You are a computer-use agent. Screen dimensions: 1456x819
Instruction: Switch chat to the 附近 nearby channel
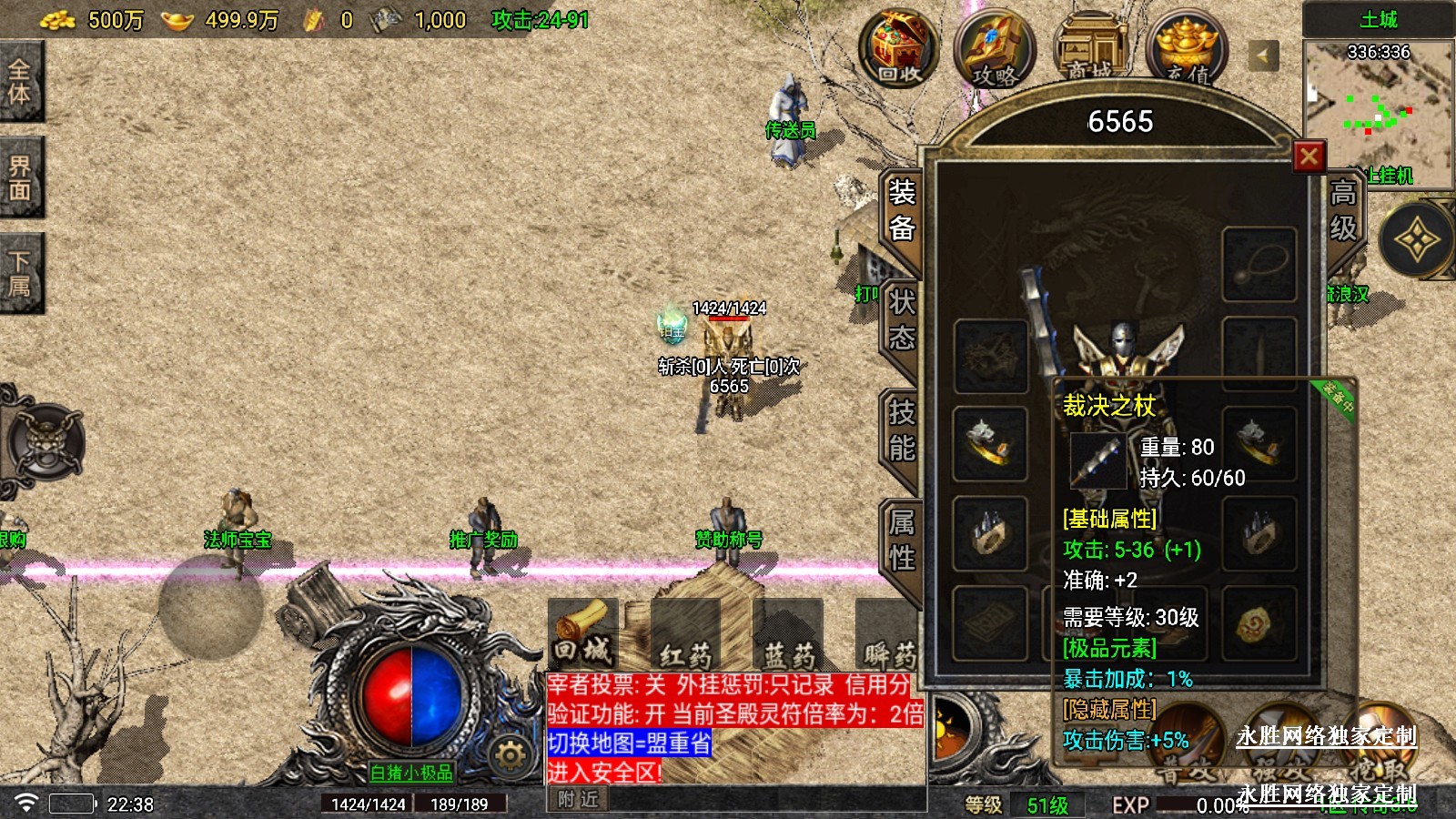(x=579, y=799)
